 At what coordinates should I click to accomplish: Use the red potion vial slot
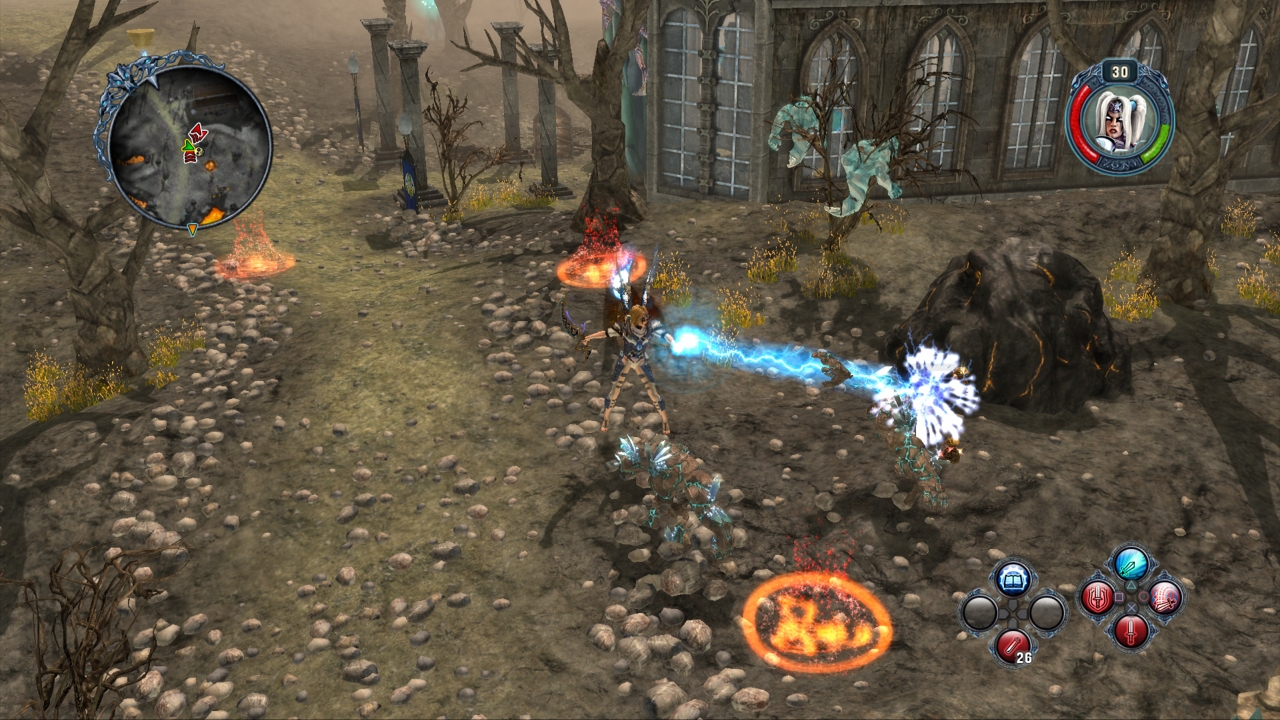click(1013, 645)
